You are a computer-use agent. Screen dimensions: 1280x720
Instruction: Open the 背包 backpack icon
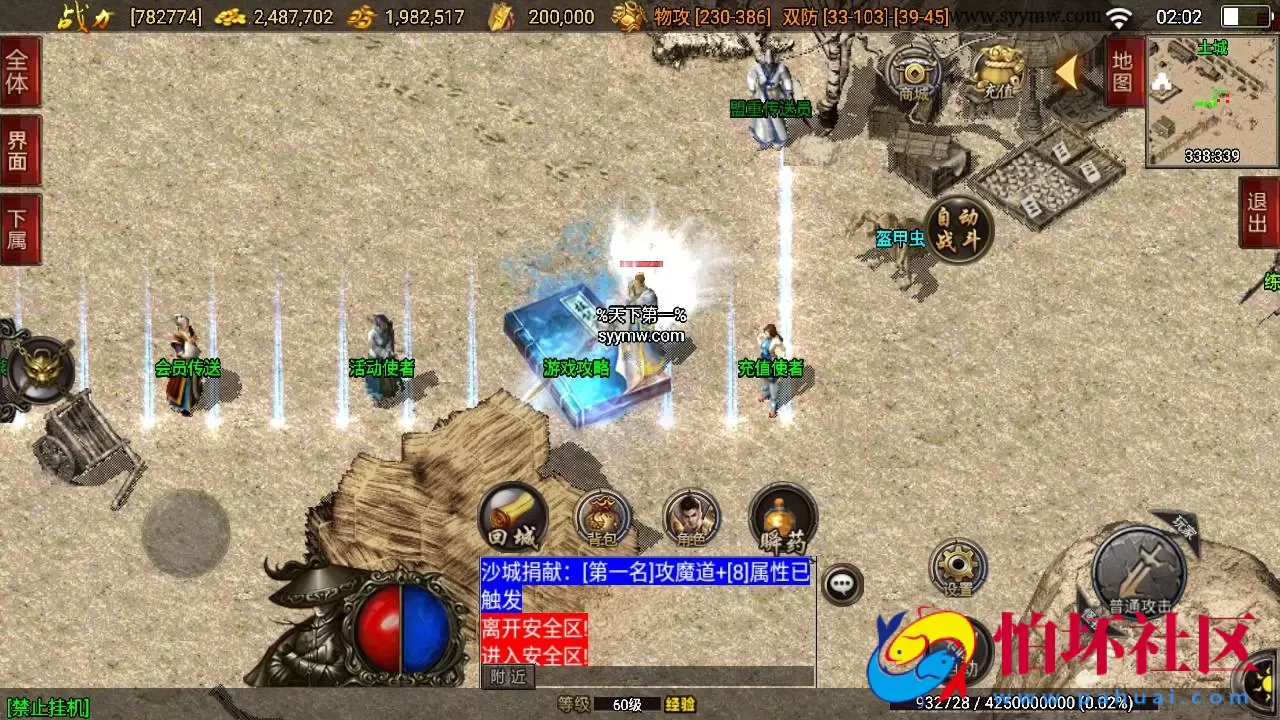[600, 520]
